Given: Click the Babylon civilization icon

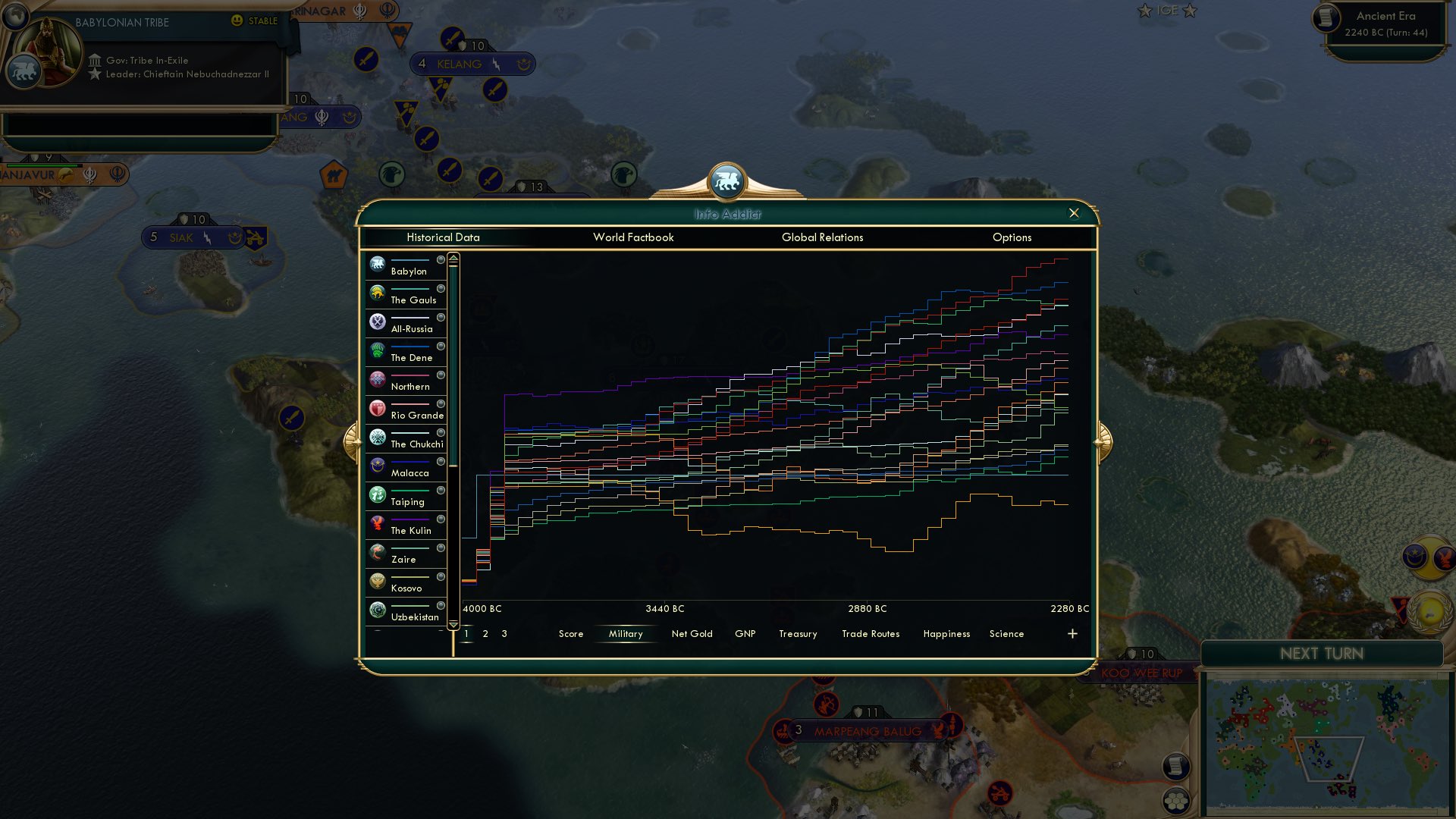Looking at the screenshot, I should [377, 264].
